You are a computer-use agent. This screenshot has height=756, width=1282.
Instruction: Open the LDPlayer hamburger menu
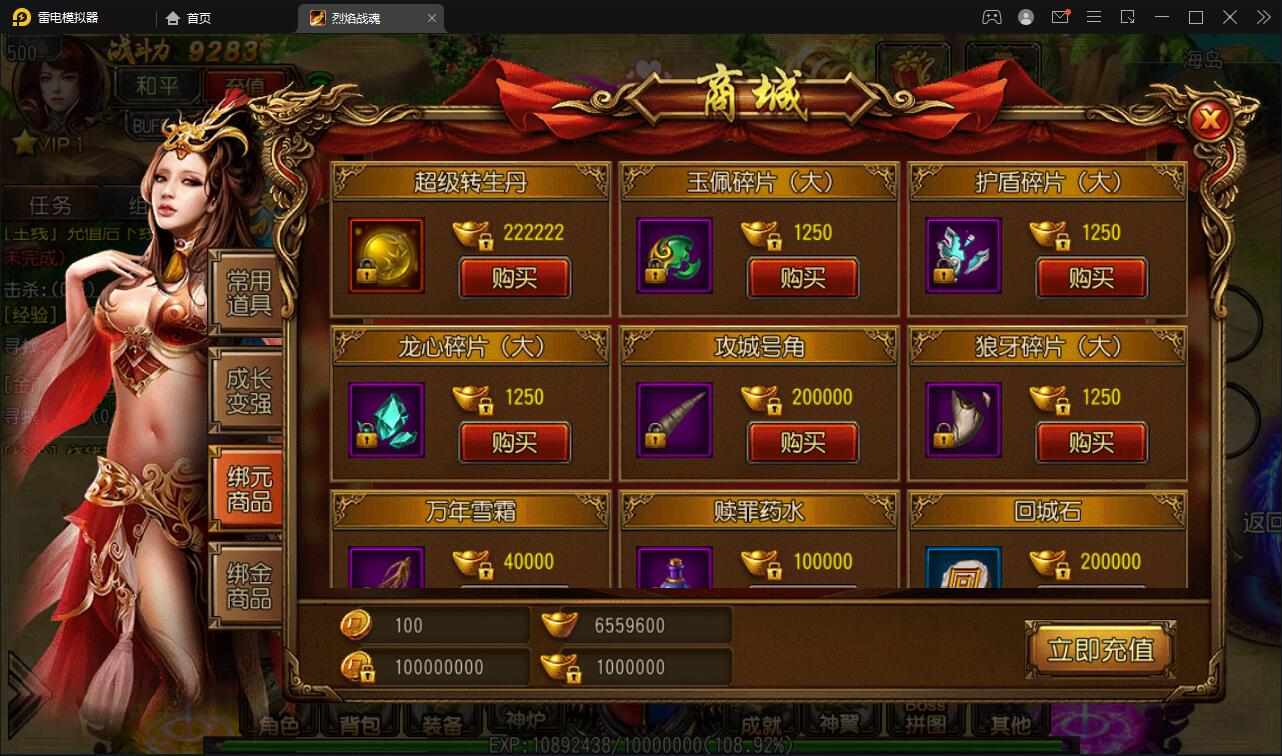click(1094, 17)
